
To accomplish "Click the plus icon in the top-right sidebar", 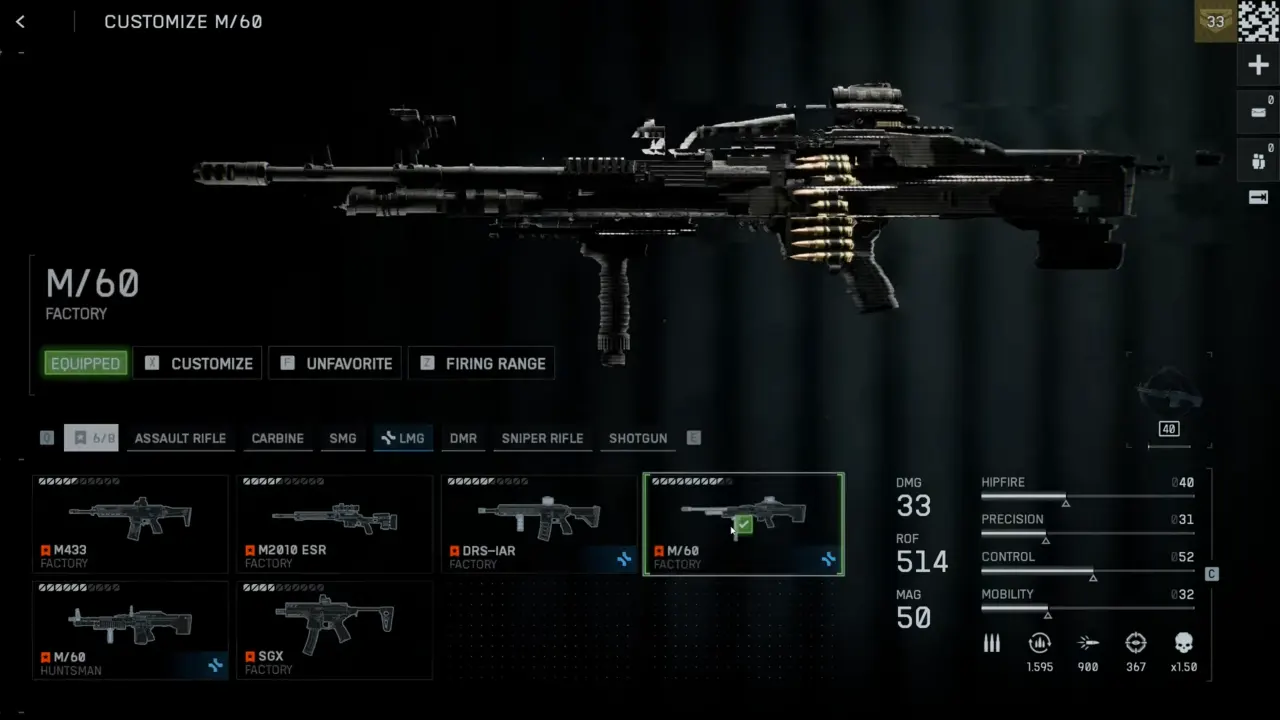I will (1258, 66).
